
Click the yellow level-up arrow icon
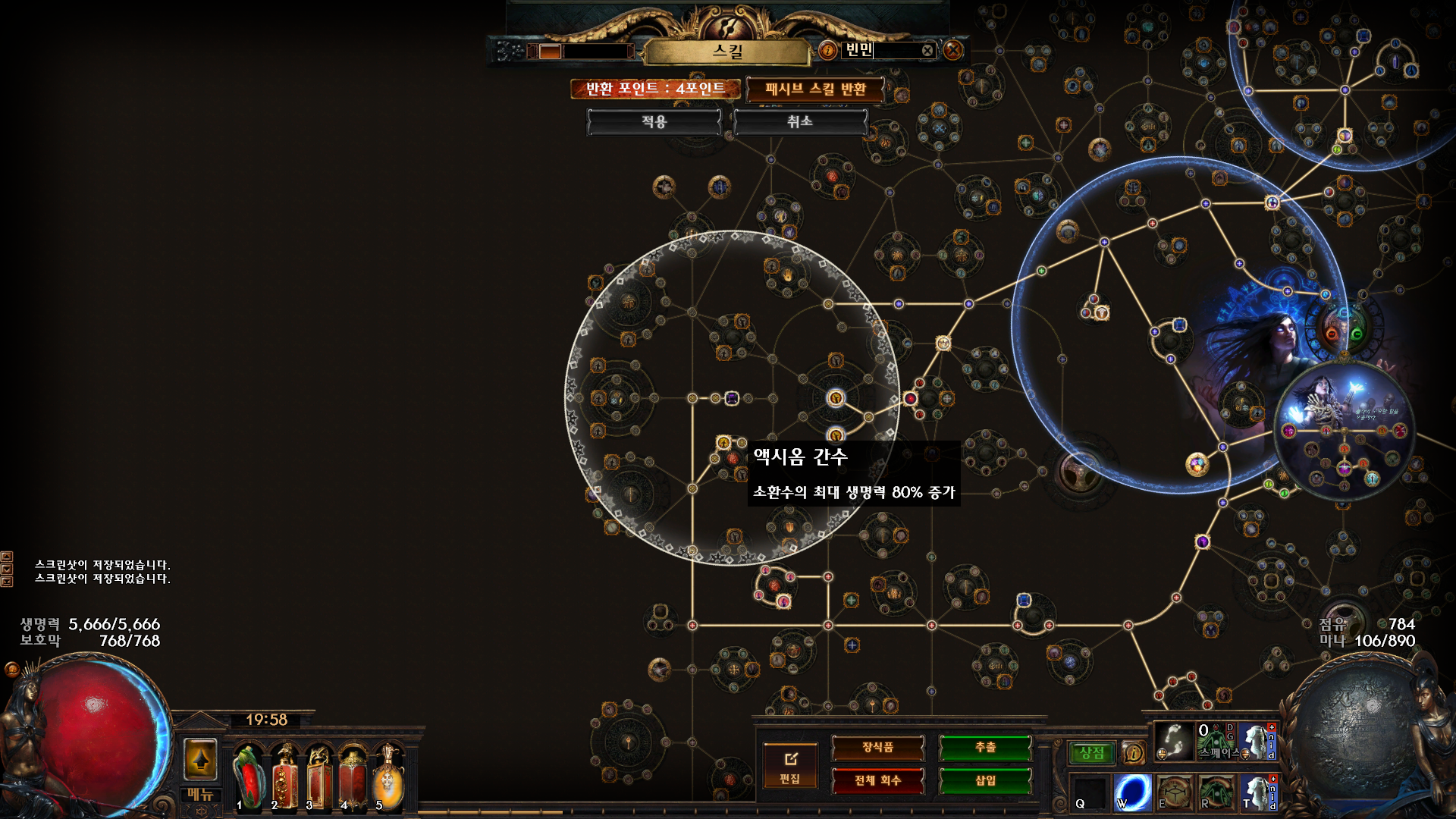(x=200, y=759)
